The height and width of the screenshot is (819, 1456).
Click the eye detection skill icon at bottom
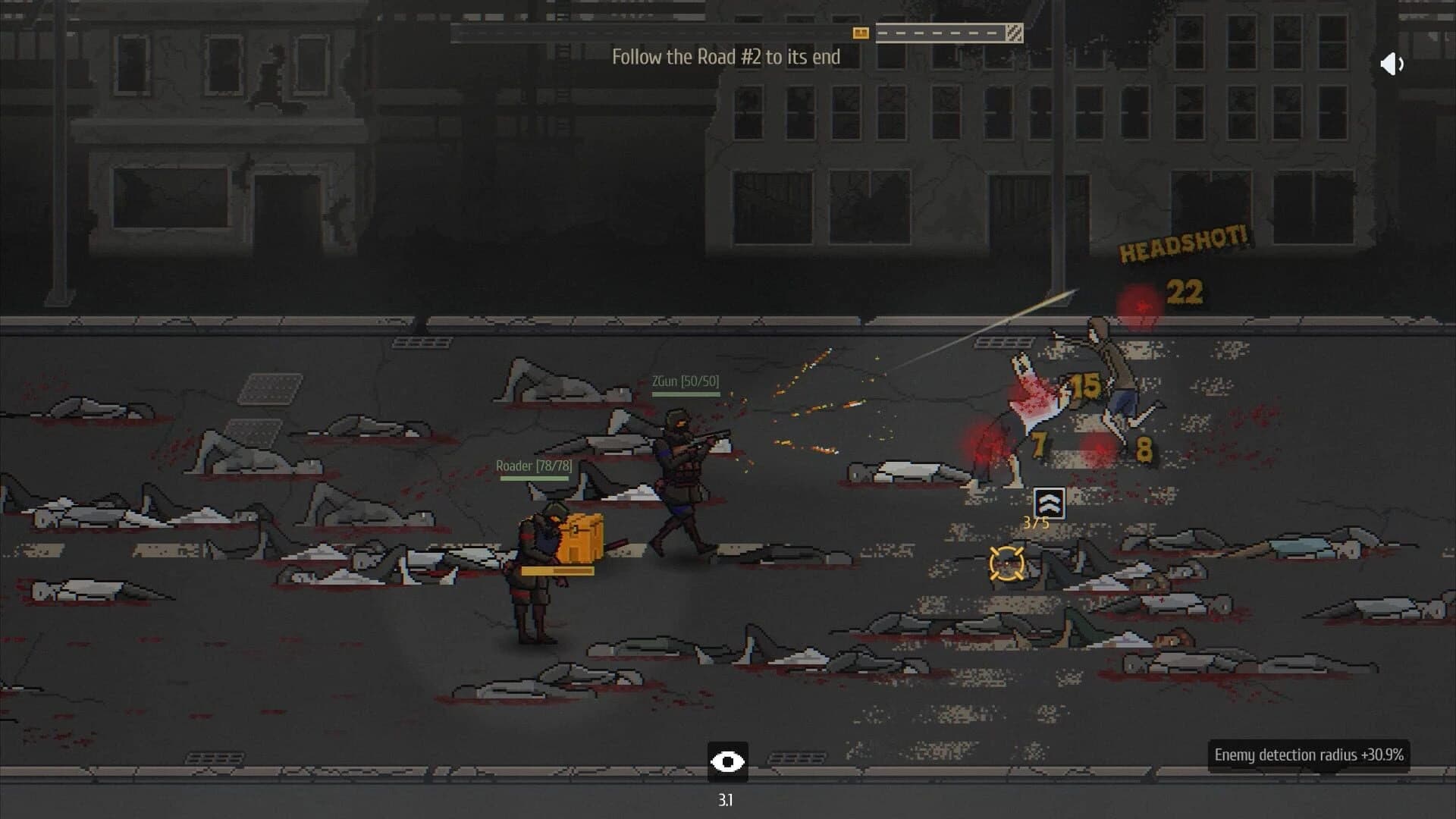coord(729,763)
